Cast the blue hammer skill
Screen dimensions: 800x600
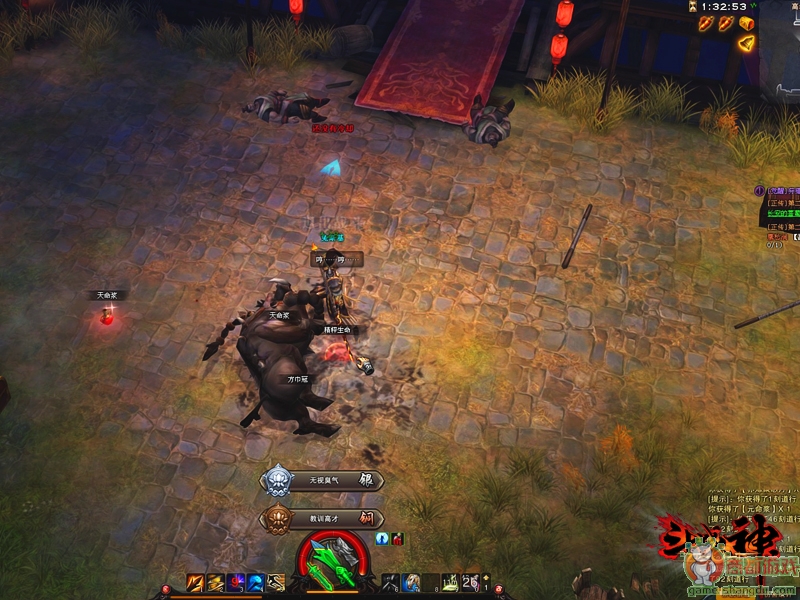256,583
